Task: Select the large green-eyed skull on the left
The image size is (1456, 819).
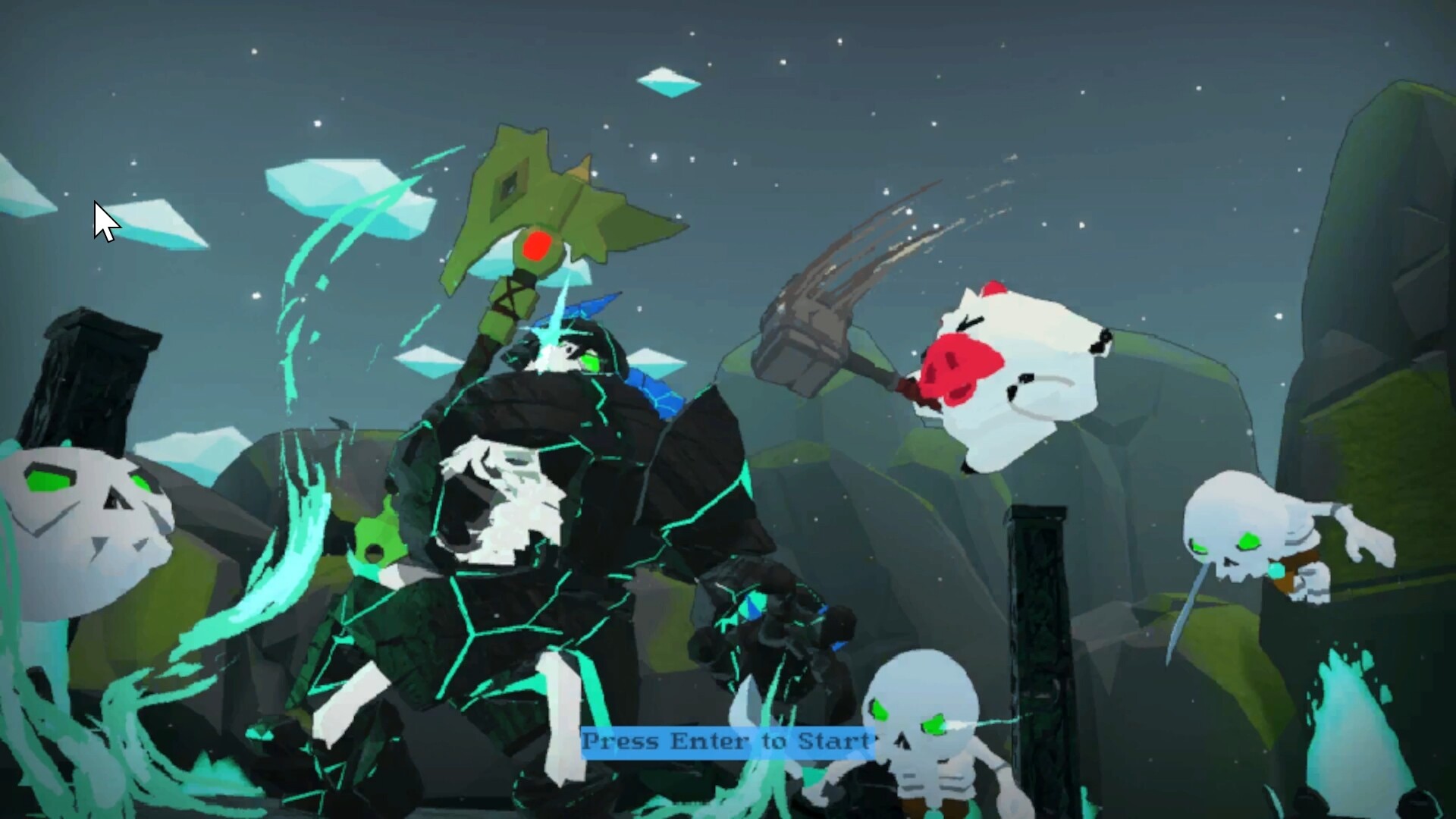Action: (x=80, y=516)
